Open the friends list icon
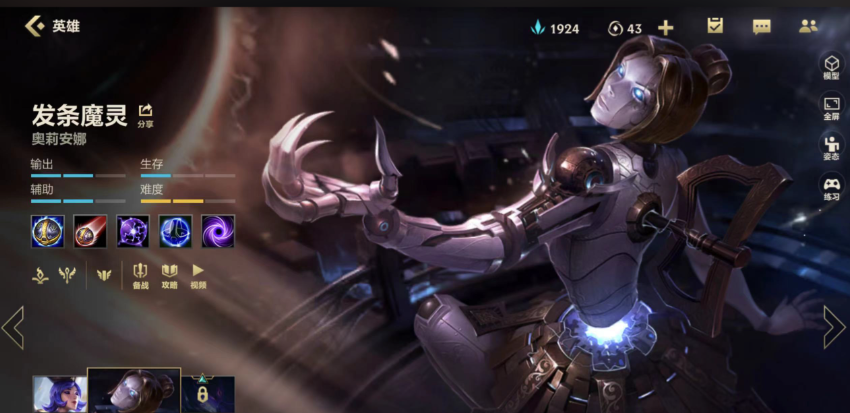 pyautogui.click(x=808, y=27)
